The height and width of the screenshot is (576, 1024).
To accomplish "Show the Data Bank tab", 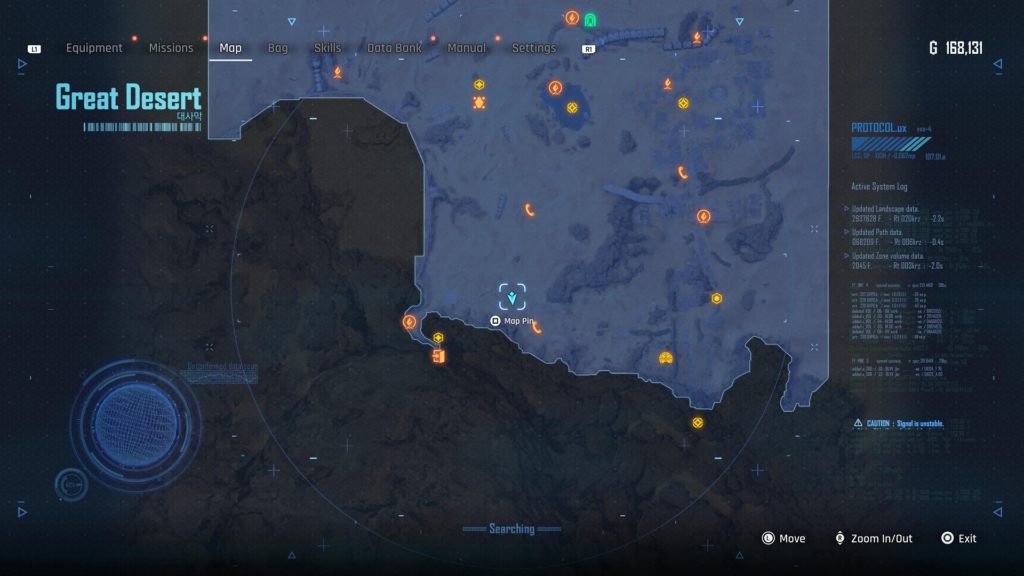I will tap(394, 48).
